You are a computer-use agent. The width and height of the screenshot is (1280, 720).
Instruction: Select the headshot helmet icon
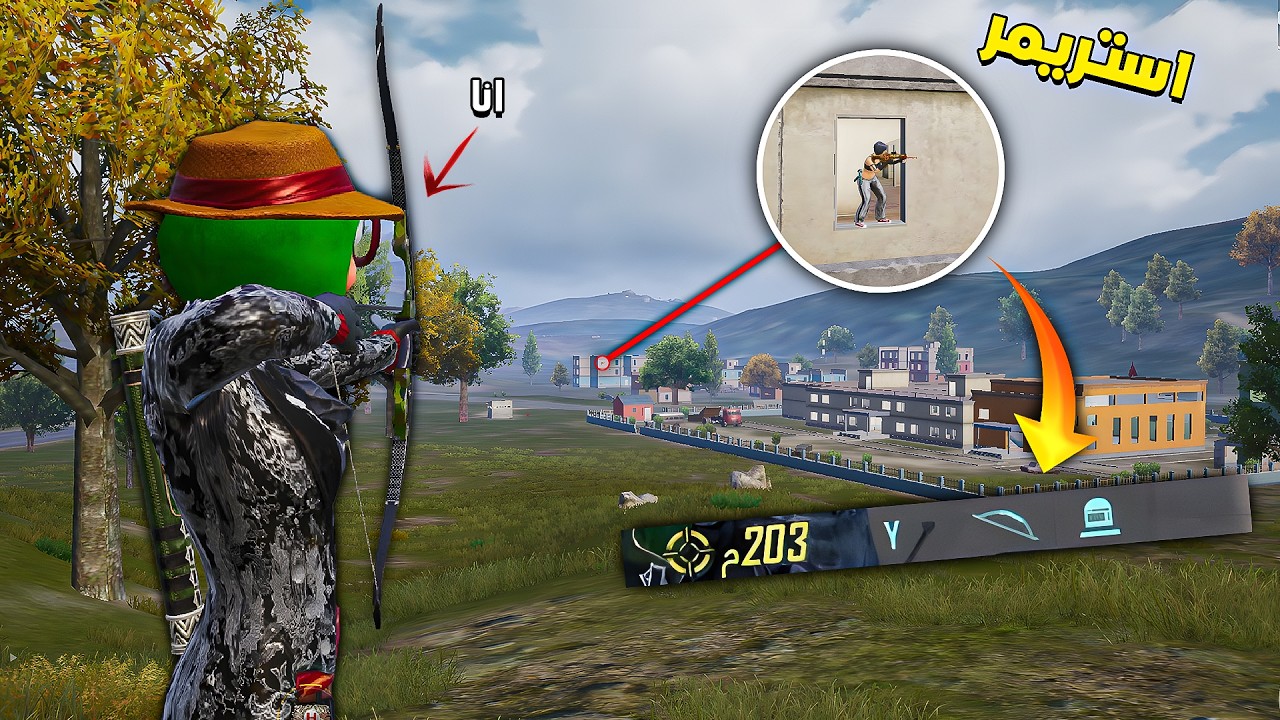click(1100, 516)
